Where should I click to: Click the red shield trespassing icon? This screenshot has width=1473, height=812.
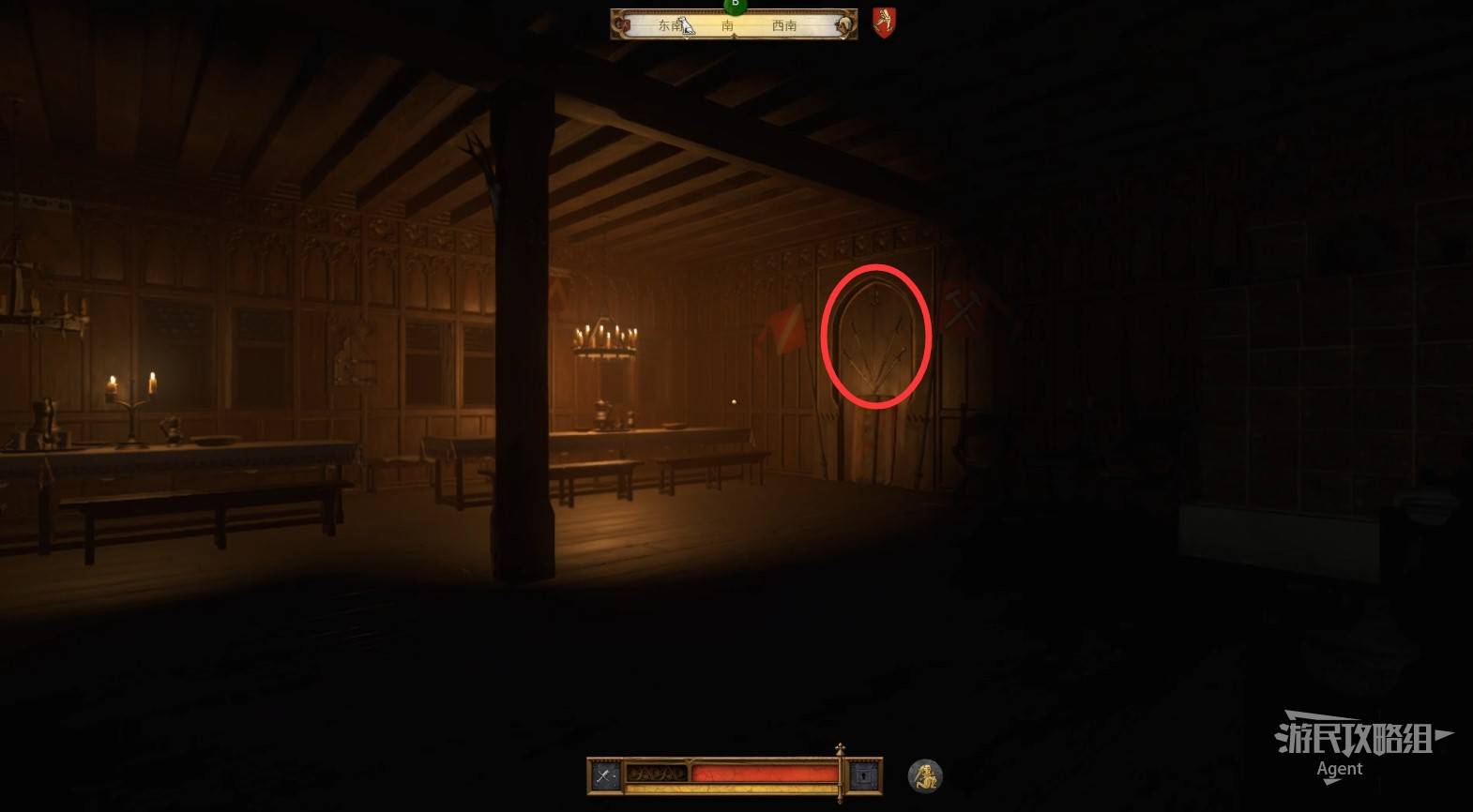coord(884,23)
